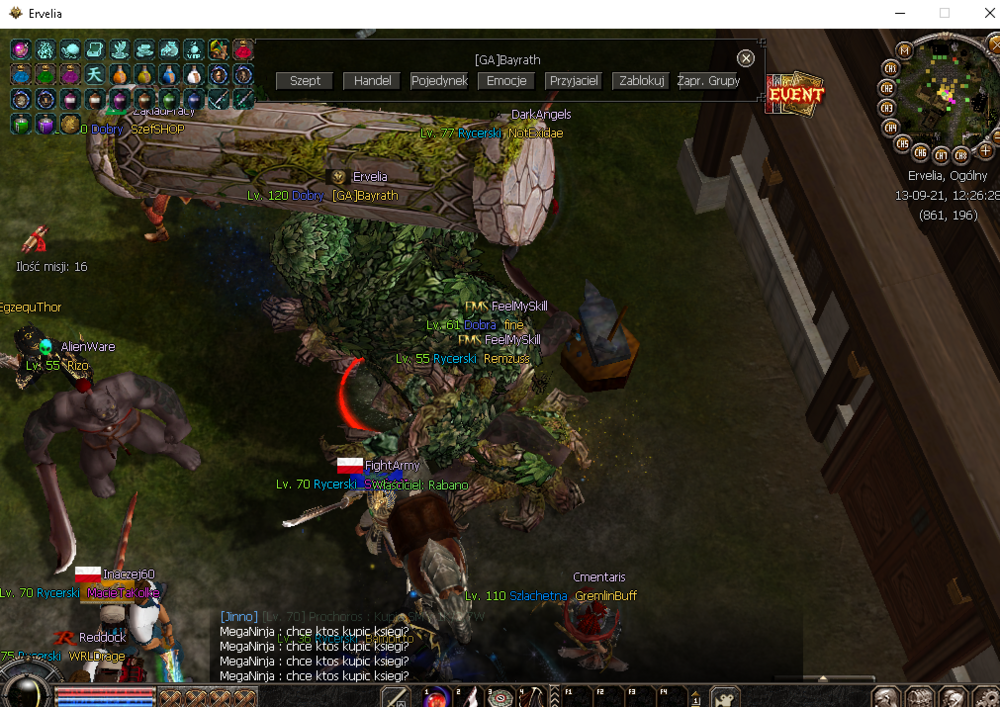1000x707 pixels.
Task: Close the Bayrath target panel
Action: coord(745,59)
